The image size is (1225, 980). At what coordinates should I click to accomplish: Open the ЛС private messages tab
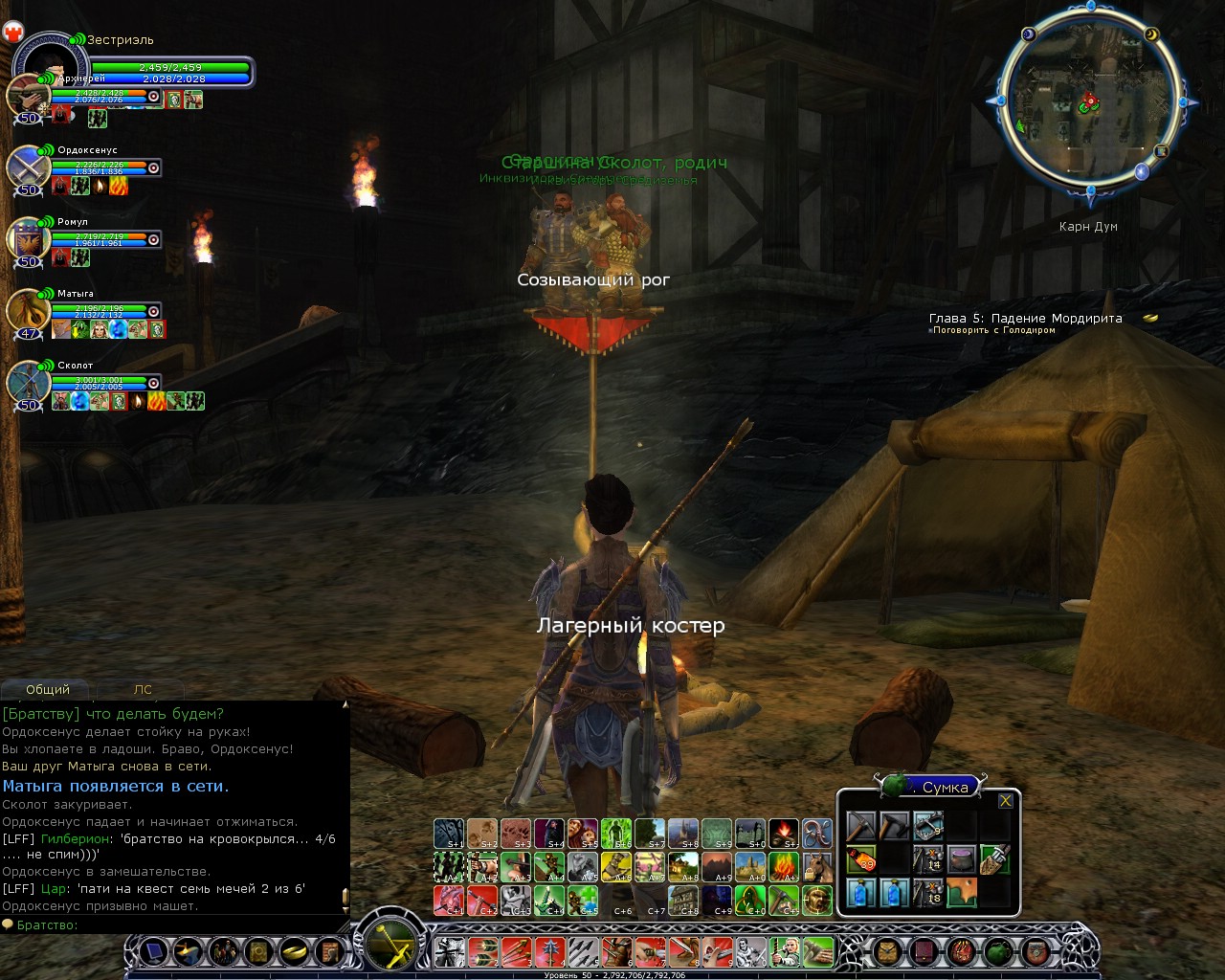(143, 689)
